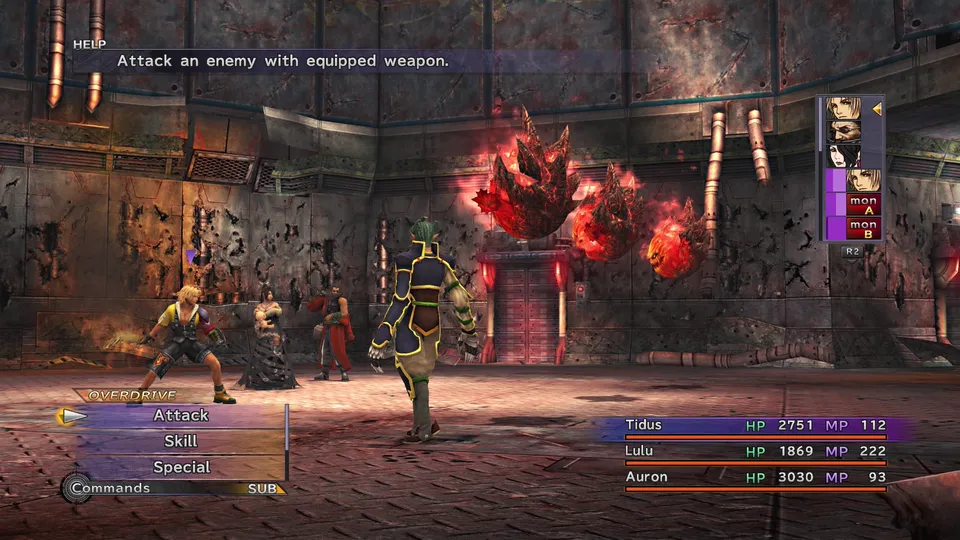Click the SUB commands indicator

pyautogui.click(x=265, y=489)
